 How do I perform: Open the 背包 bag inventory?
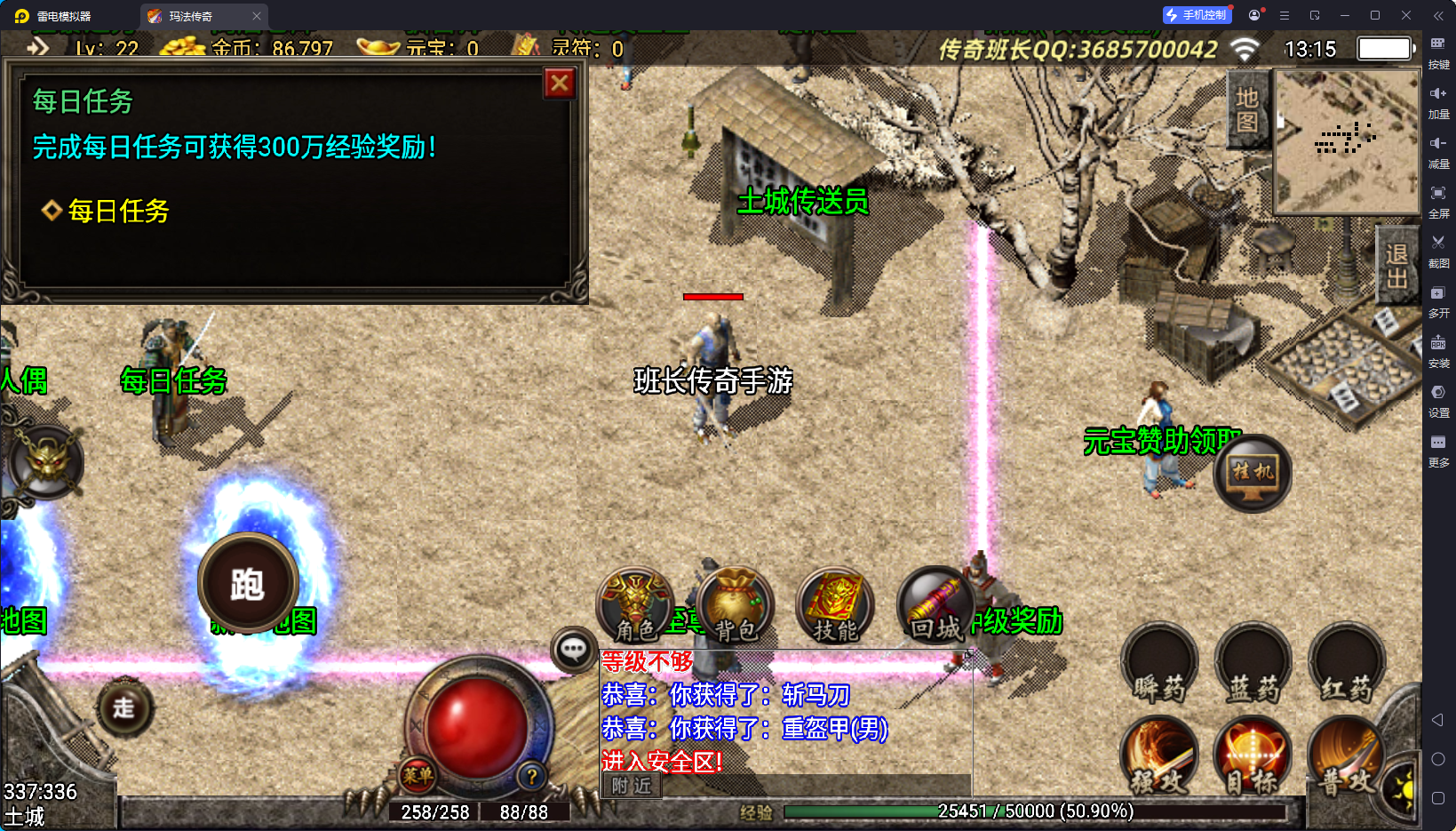736,606
